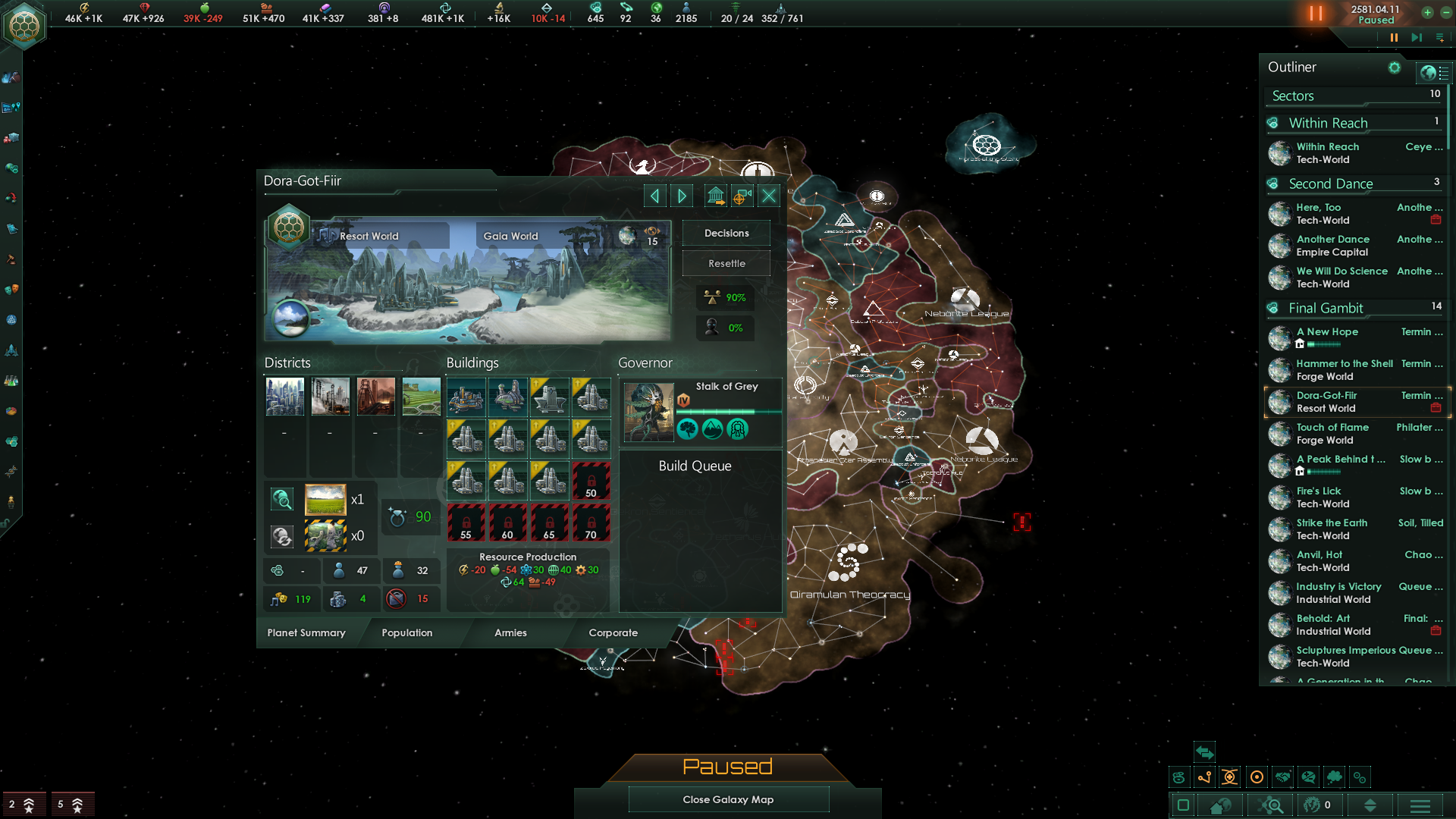
Task: Choose Industry is Victory in the outliner
Action: [x=1338, y=593]
